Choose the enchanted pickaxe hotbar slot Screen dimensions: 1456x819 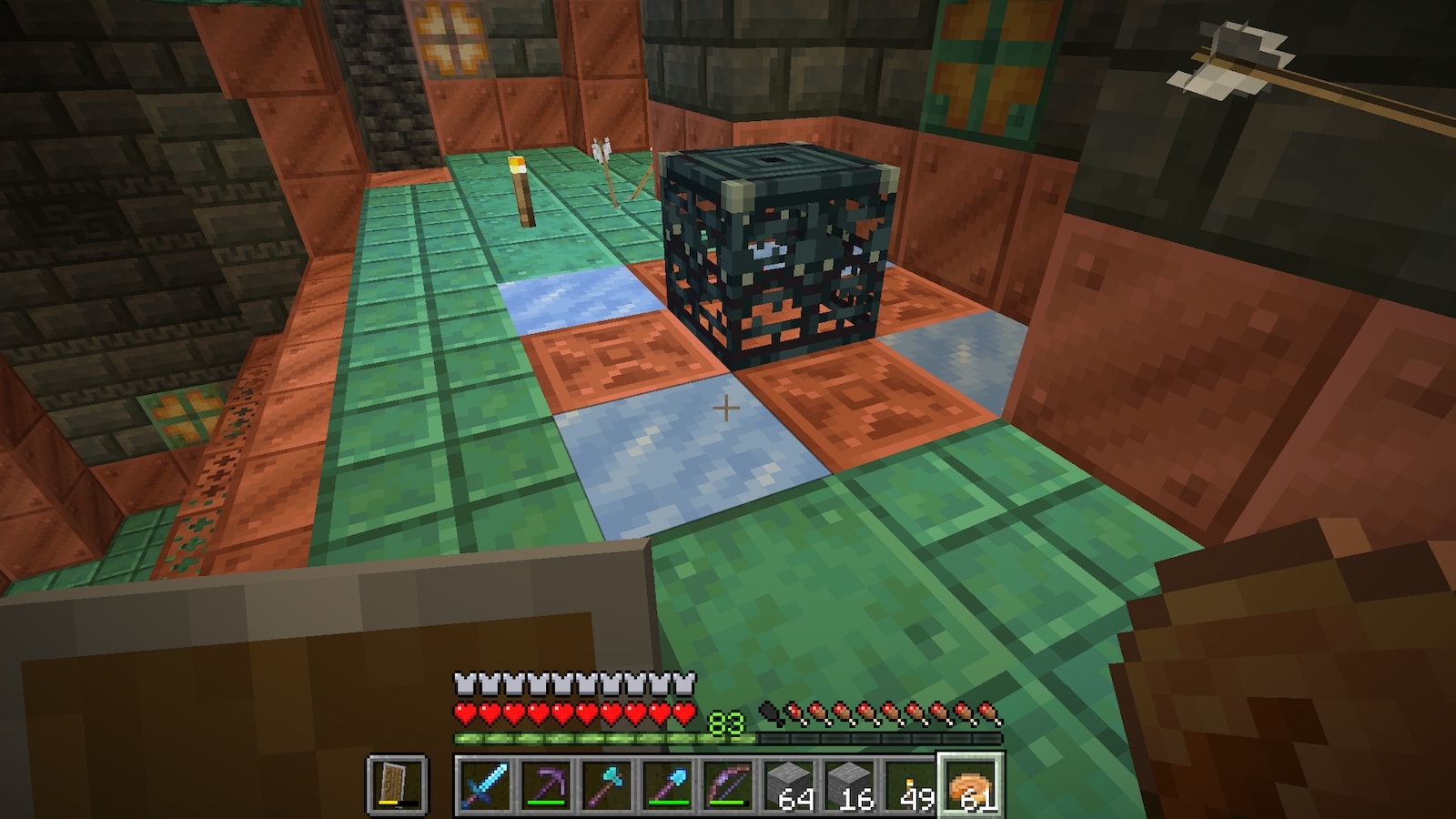coord(546,784)
